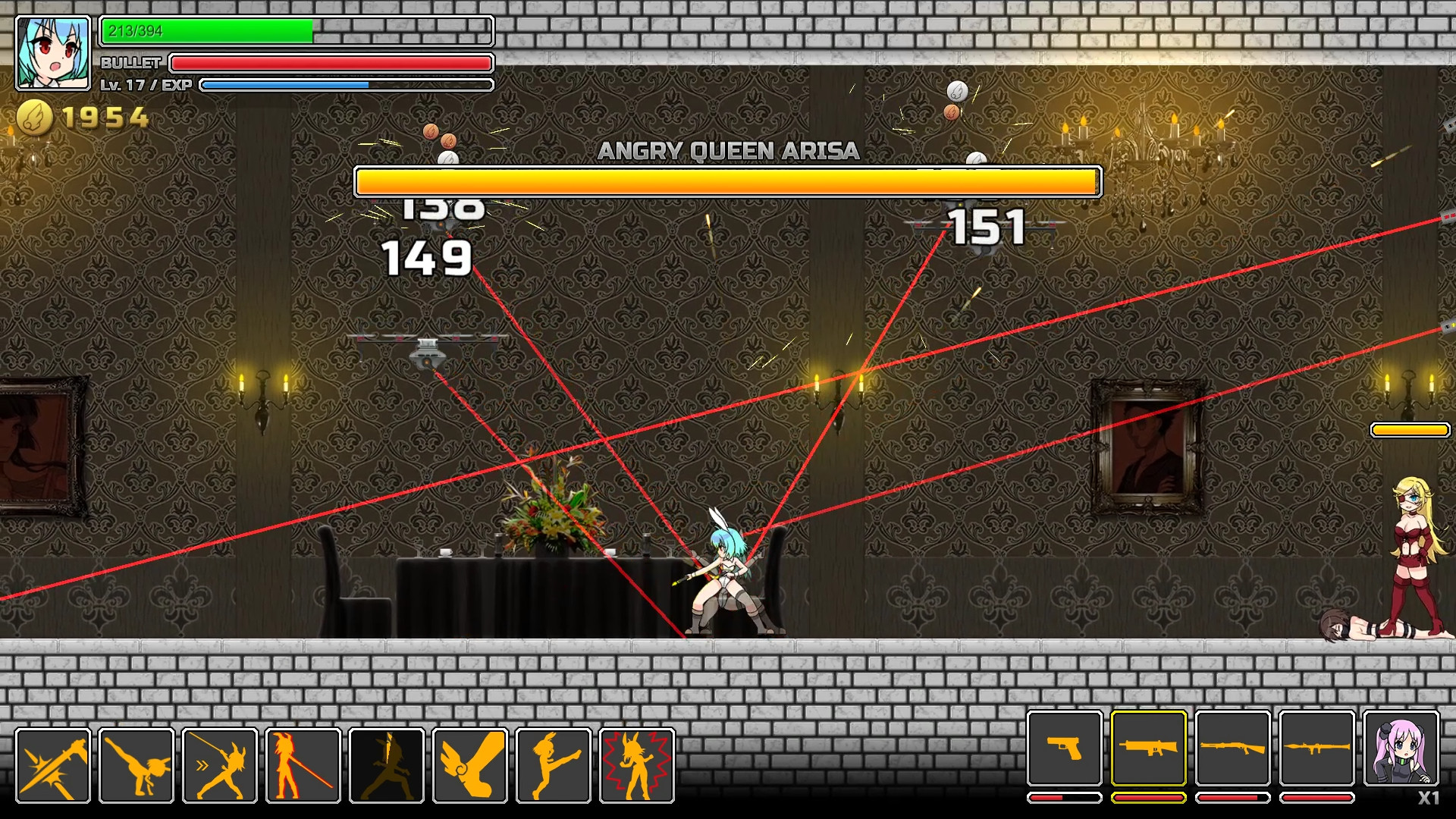Activate the high kick skill icon
This screenshot has width=1456, height=819.
click(x=554, y=765)
